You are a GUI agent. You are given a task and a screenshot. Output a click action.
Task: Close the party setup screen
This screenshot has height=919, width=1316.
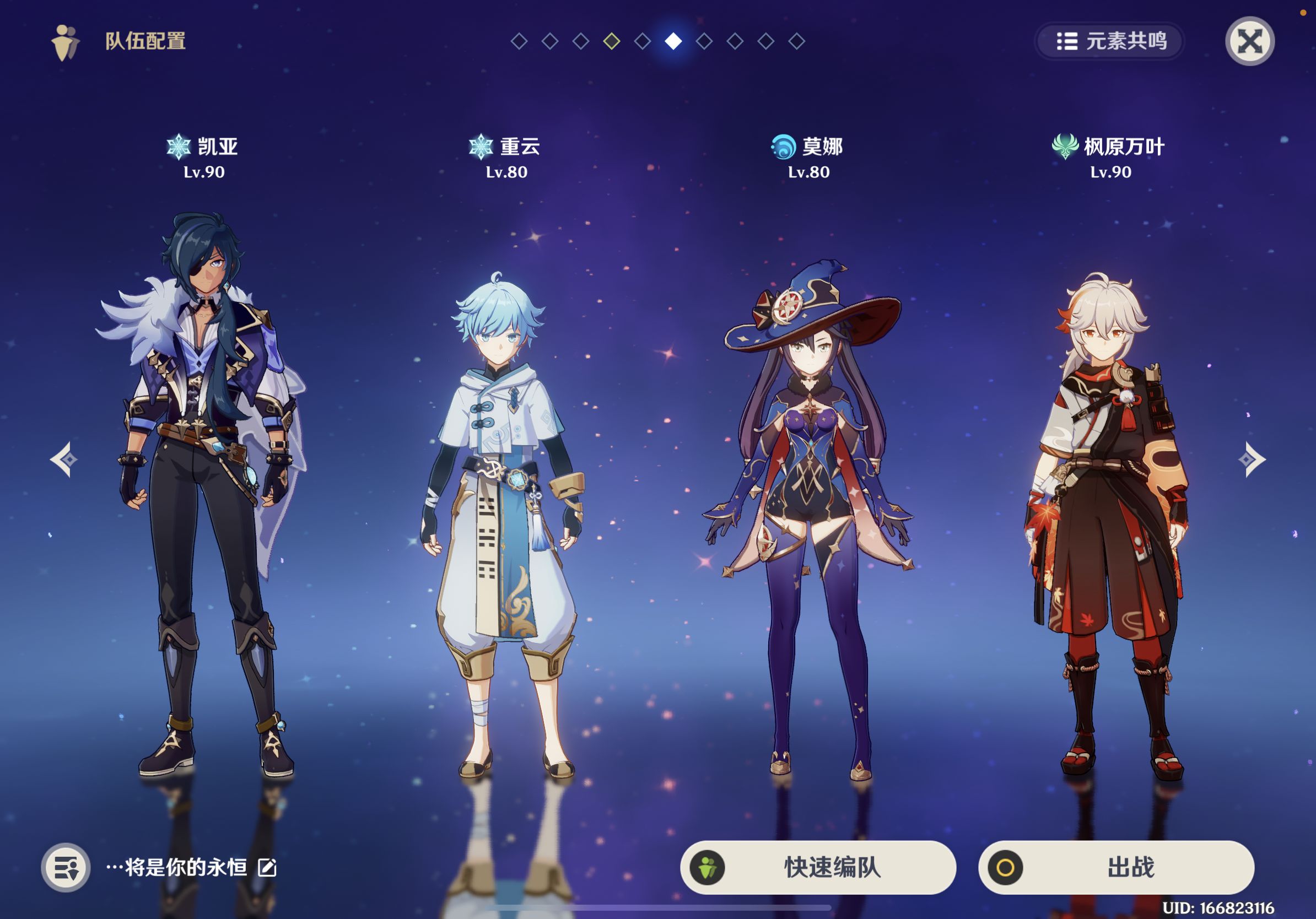click(1249, 41)
